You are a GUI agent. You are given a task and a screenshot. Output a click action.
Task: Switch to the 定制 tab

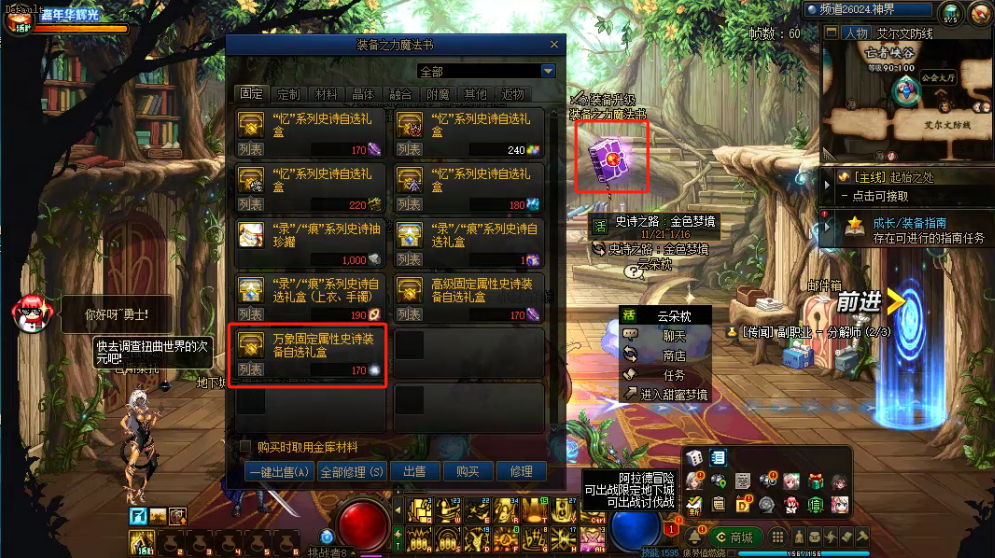288,94
